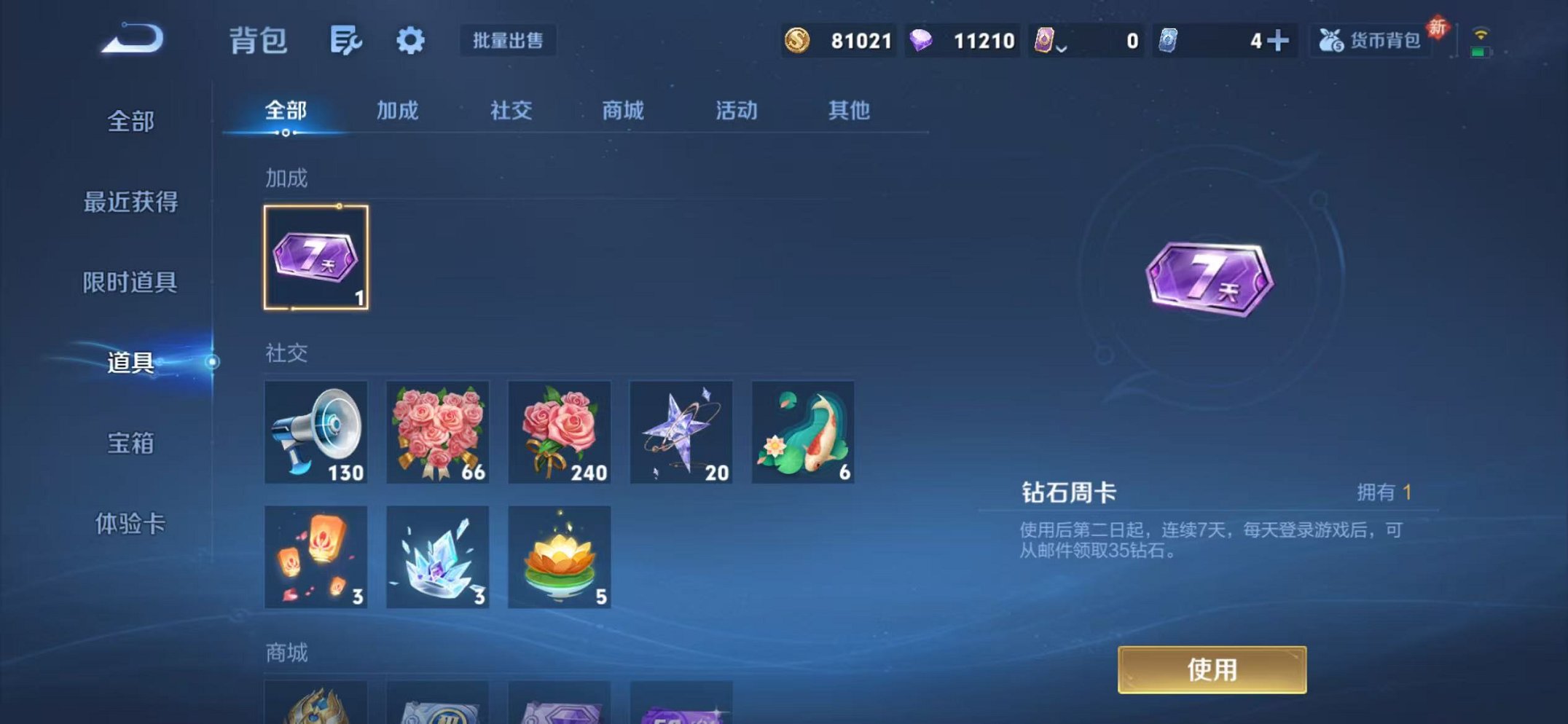Switch to the 加成 filter tab

pos(398,111)
